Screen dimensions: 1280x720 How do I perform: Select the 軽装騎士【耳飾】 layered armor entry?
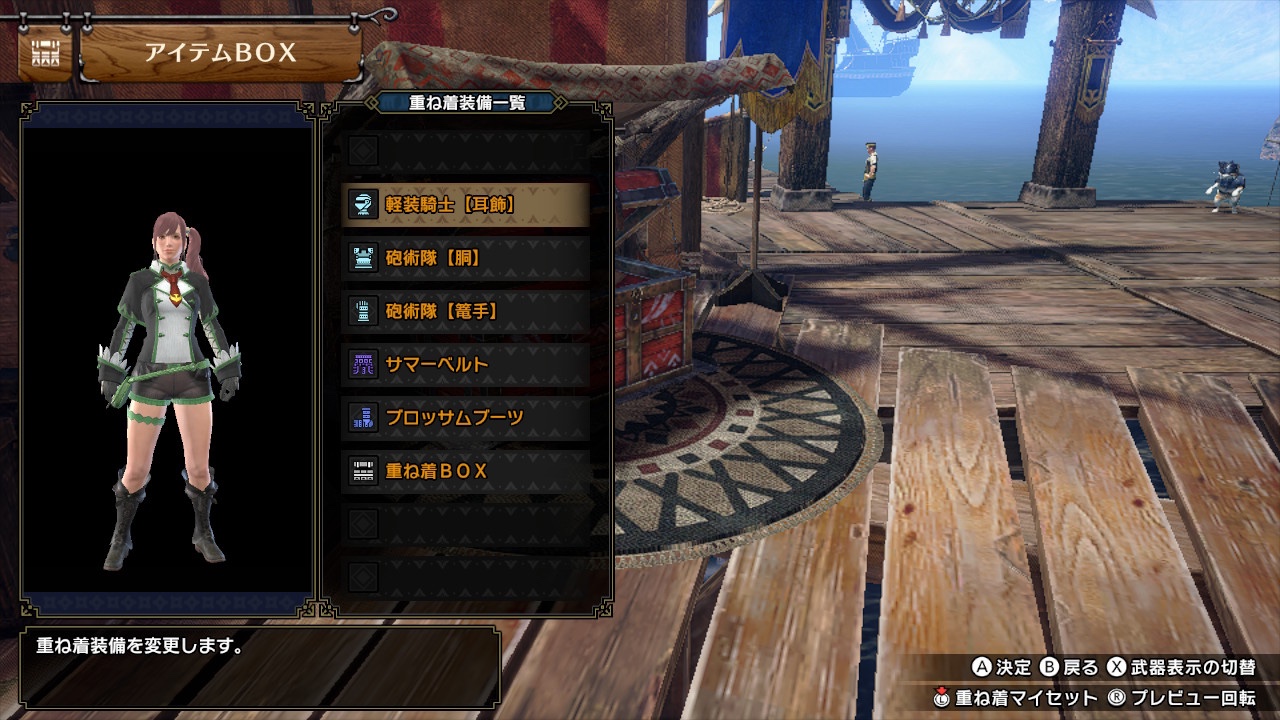coord(465,205)
